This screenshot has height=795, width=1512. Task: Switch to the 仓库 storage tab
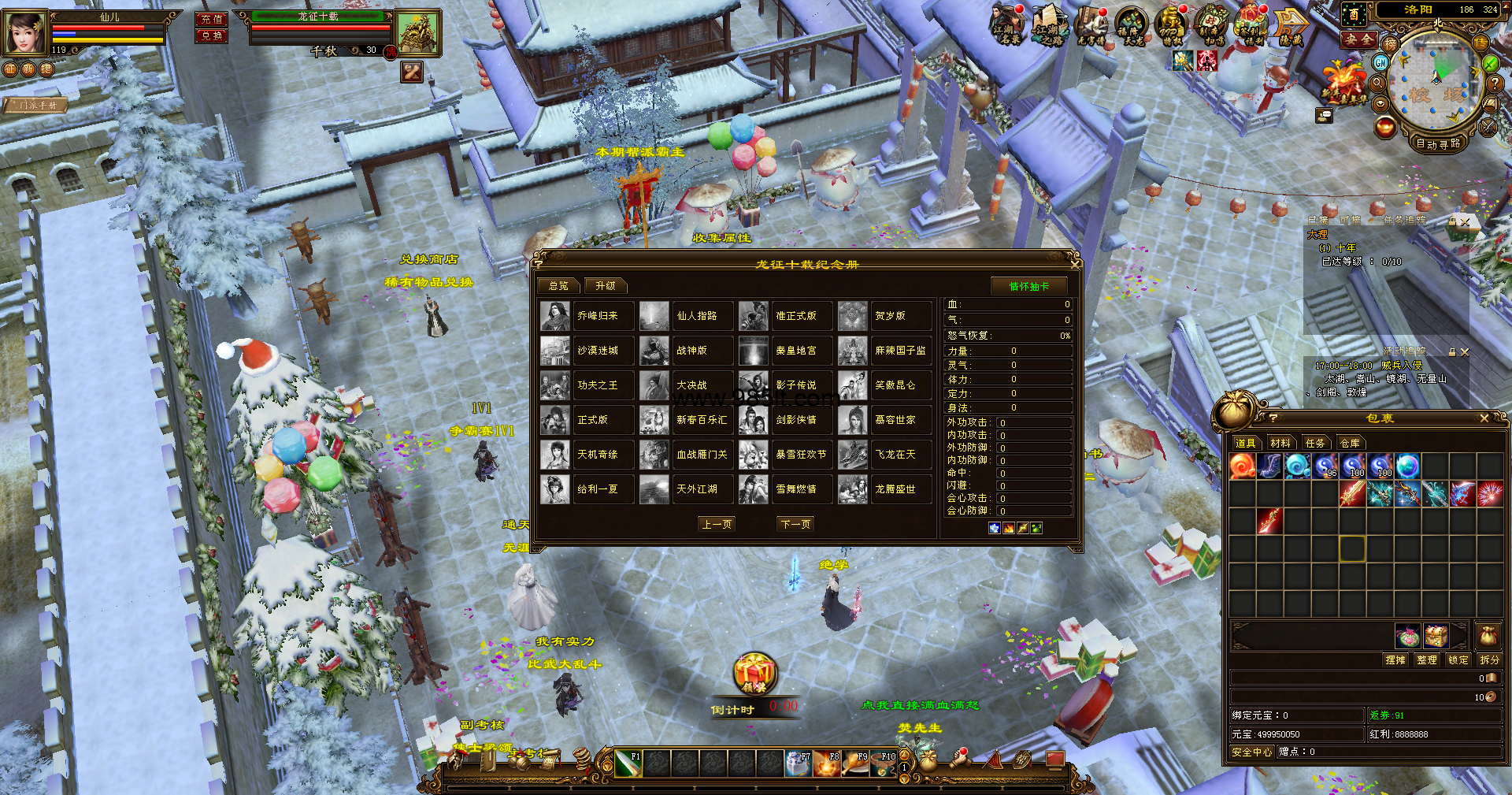1350,443
